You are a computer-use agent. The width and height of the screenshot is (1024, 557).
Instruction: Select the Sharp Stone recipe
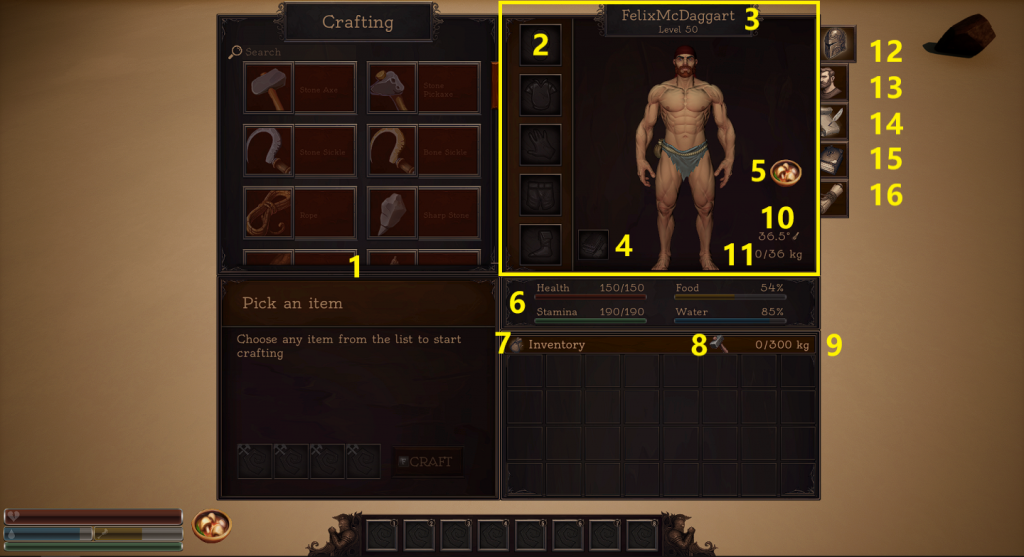pyautogui.click(x=424, y=212)
